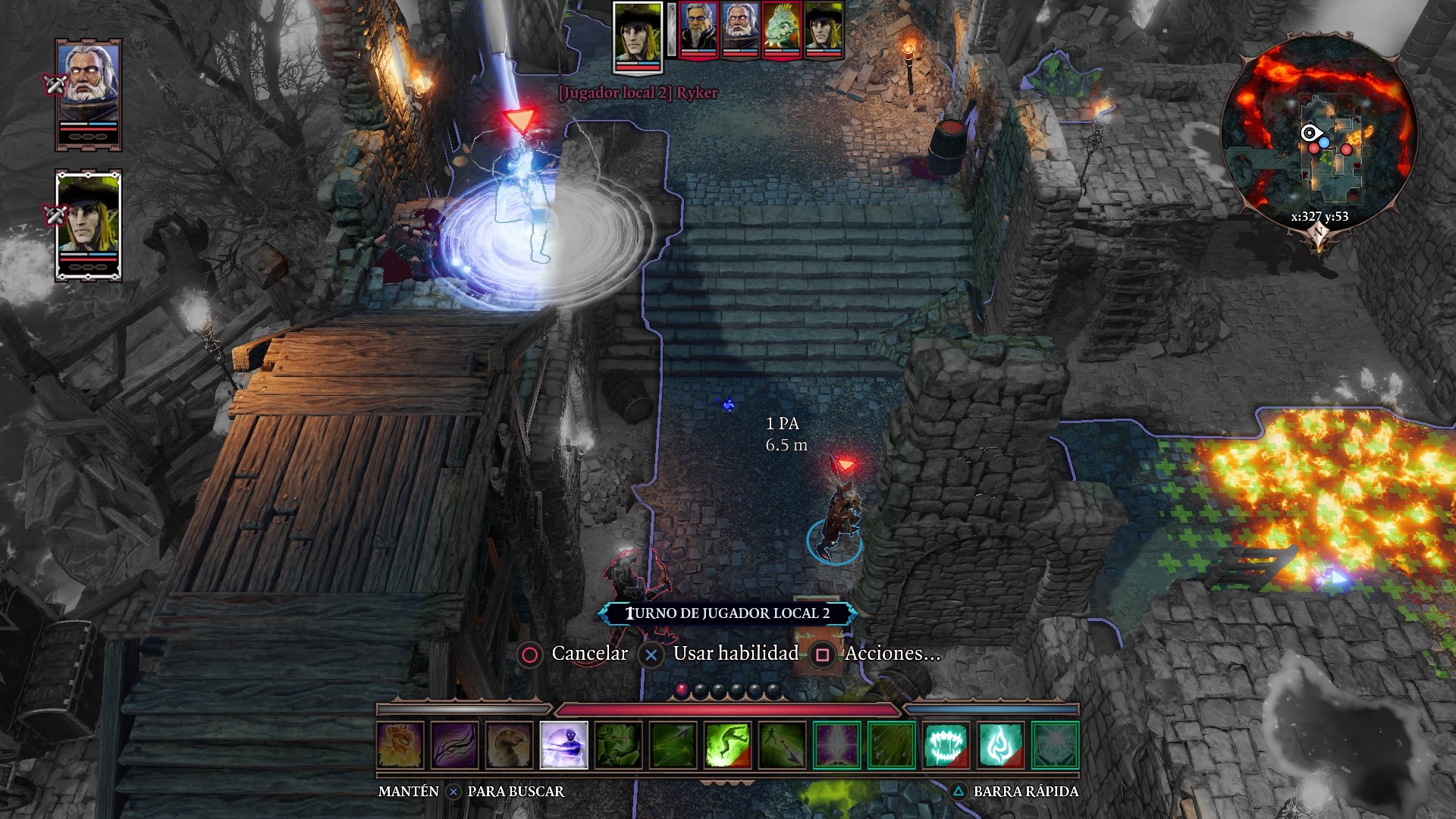Select the purple starburst skill icon
The height and width of the screenshot is (819, 1456).
click(837, 745)
